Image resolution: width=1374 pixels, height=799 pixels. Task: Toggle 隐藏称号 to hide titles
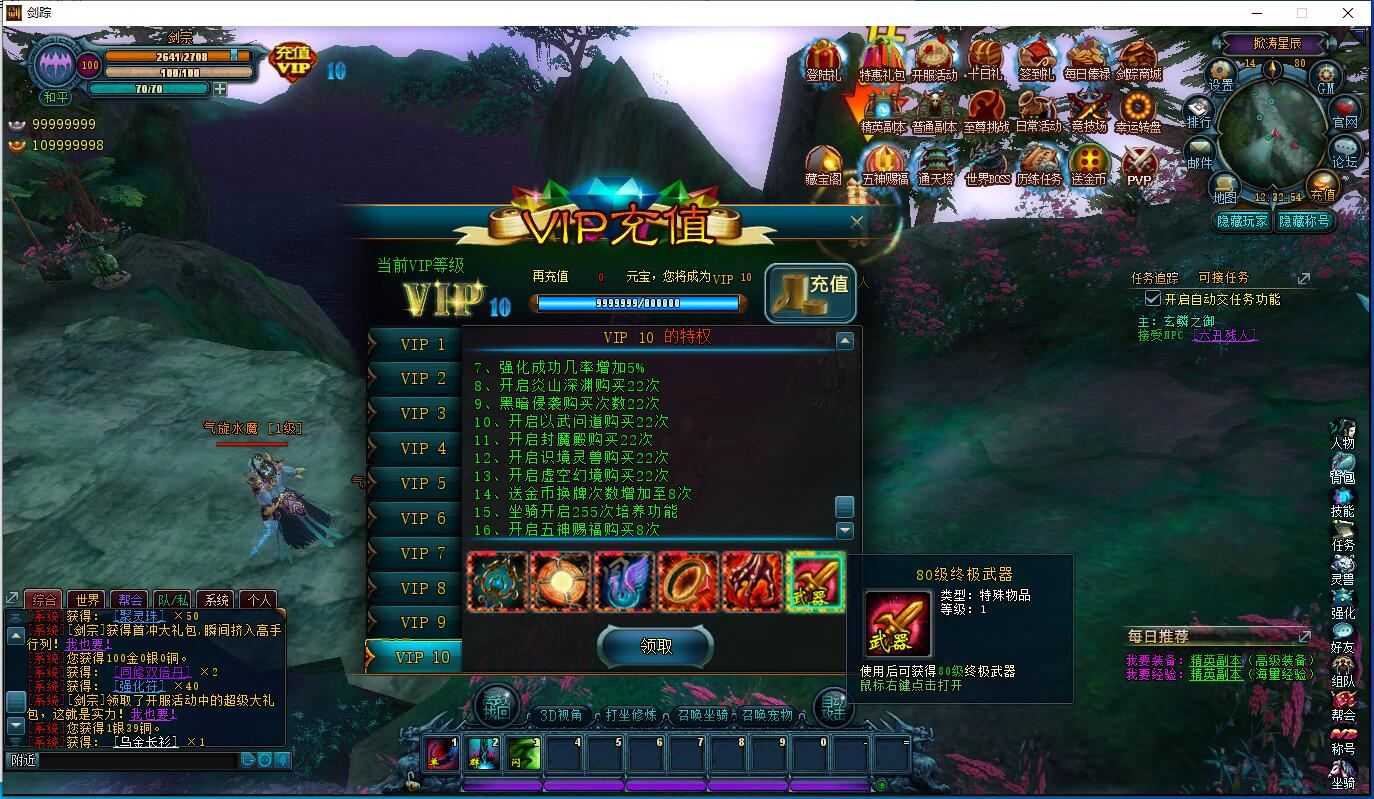[1305, 221]
